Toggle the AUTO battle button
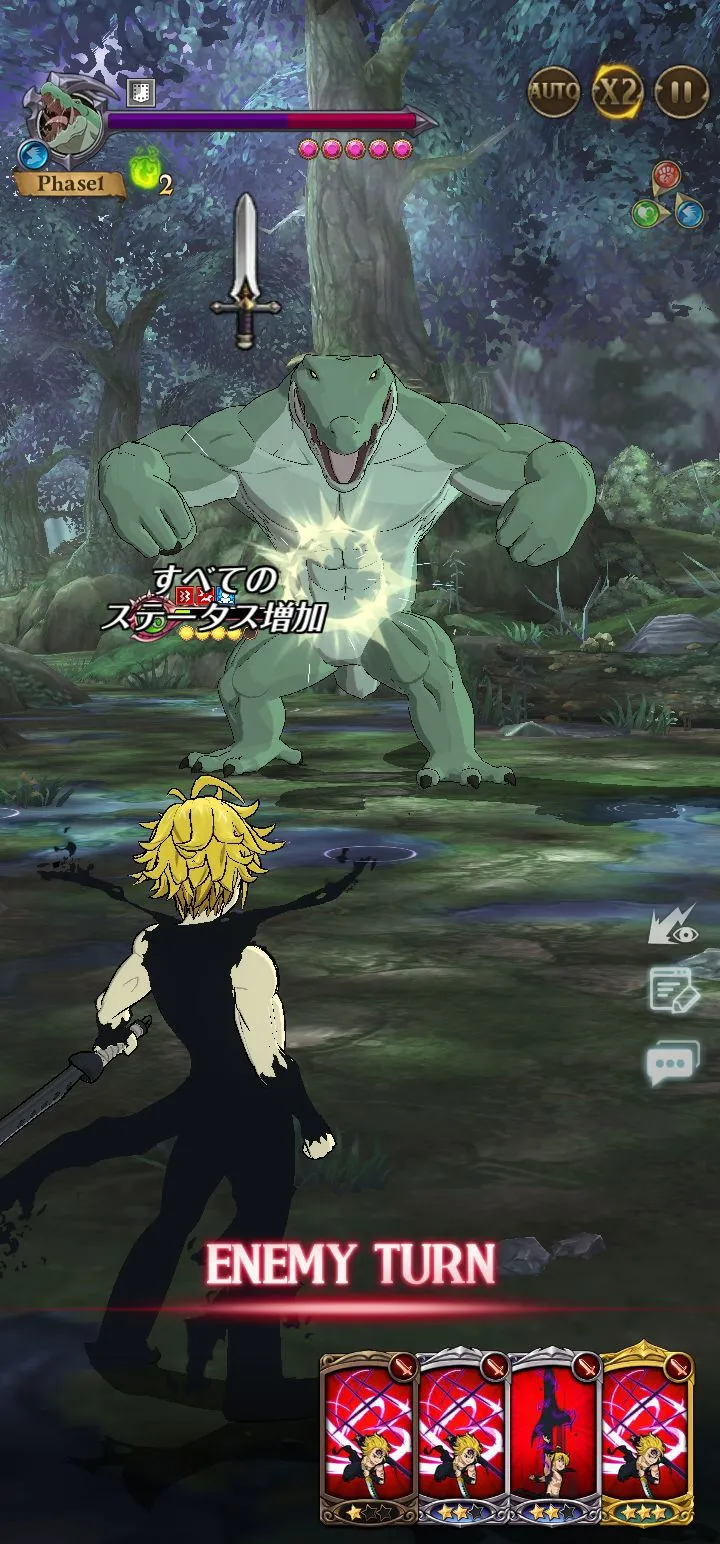720x1544 pixels. tap(553, 93)
